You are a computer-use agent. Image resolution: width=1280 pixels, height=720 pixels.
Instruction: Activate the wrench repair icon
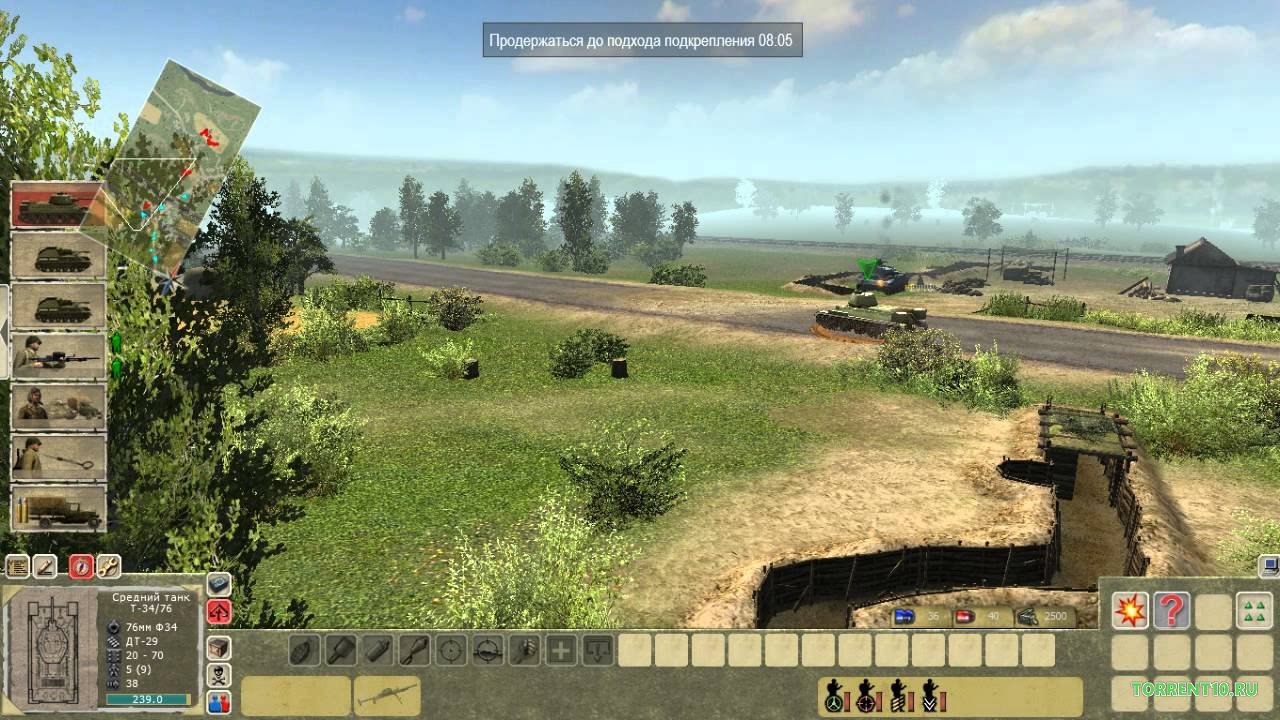108,567
